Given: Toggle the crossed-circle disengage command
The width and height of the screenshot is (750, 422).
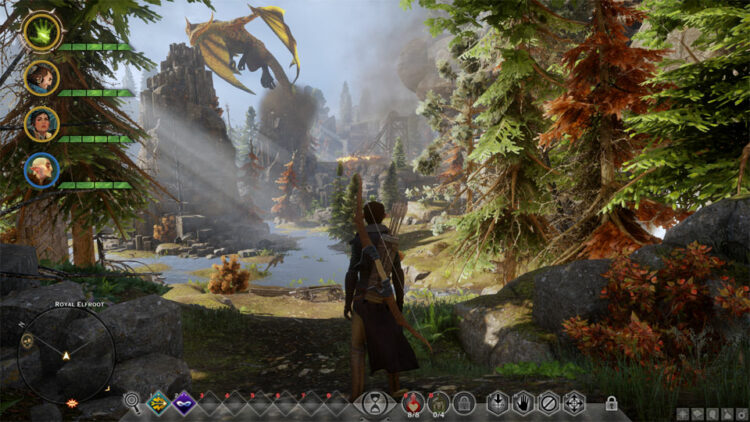Looking at the screenshot, I should [x=548, y=403].
